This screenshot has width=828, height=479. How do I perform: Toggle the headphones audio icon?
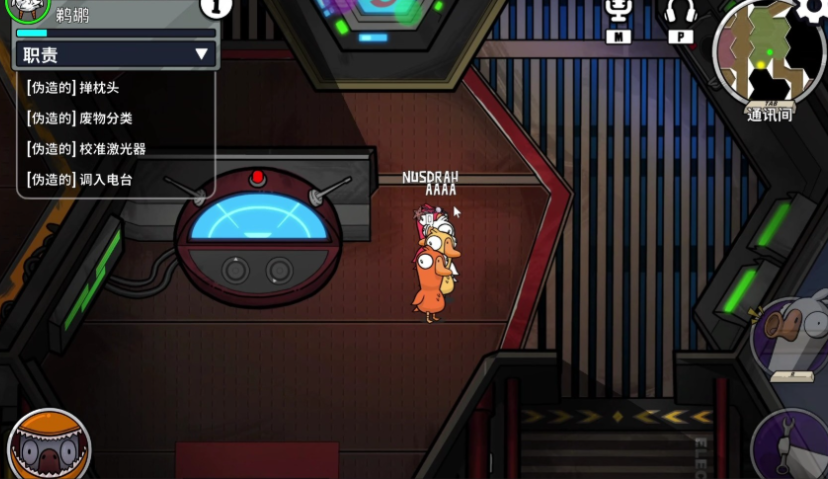coord(680,18)
